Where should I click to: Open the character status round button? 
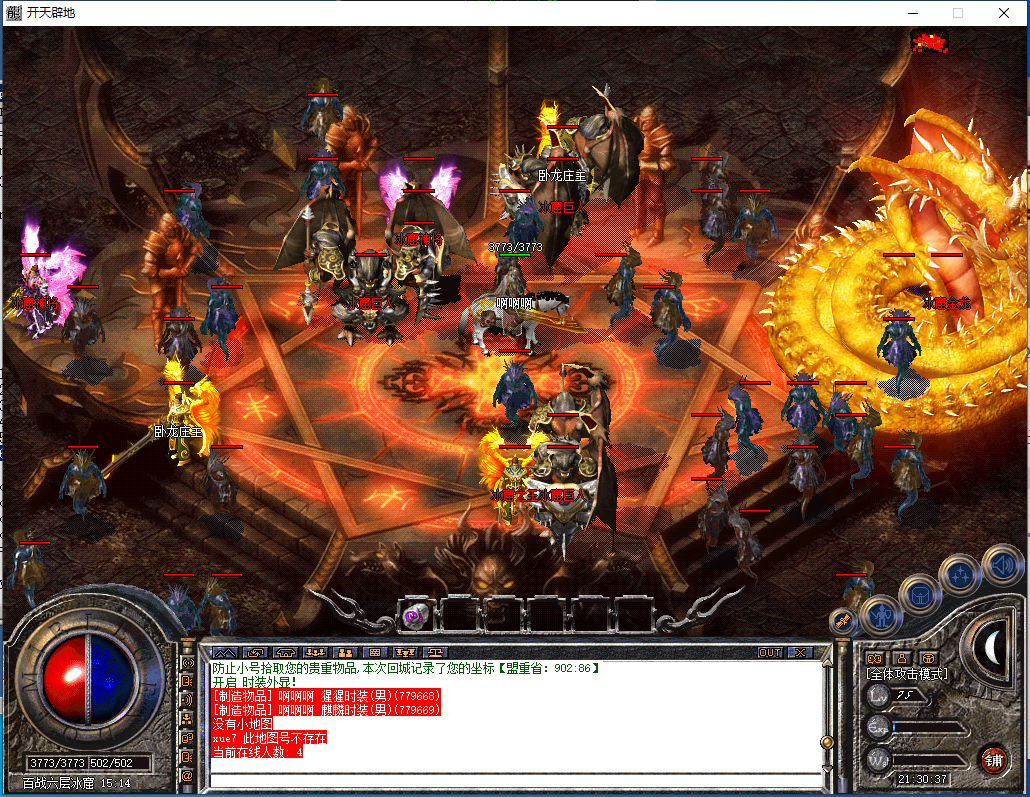881,615
